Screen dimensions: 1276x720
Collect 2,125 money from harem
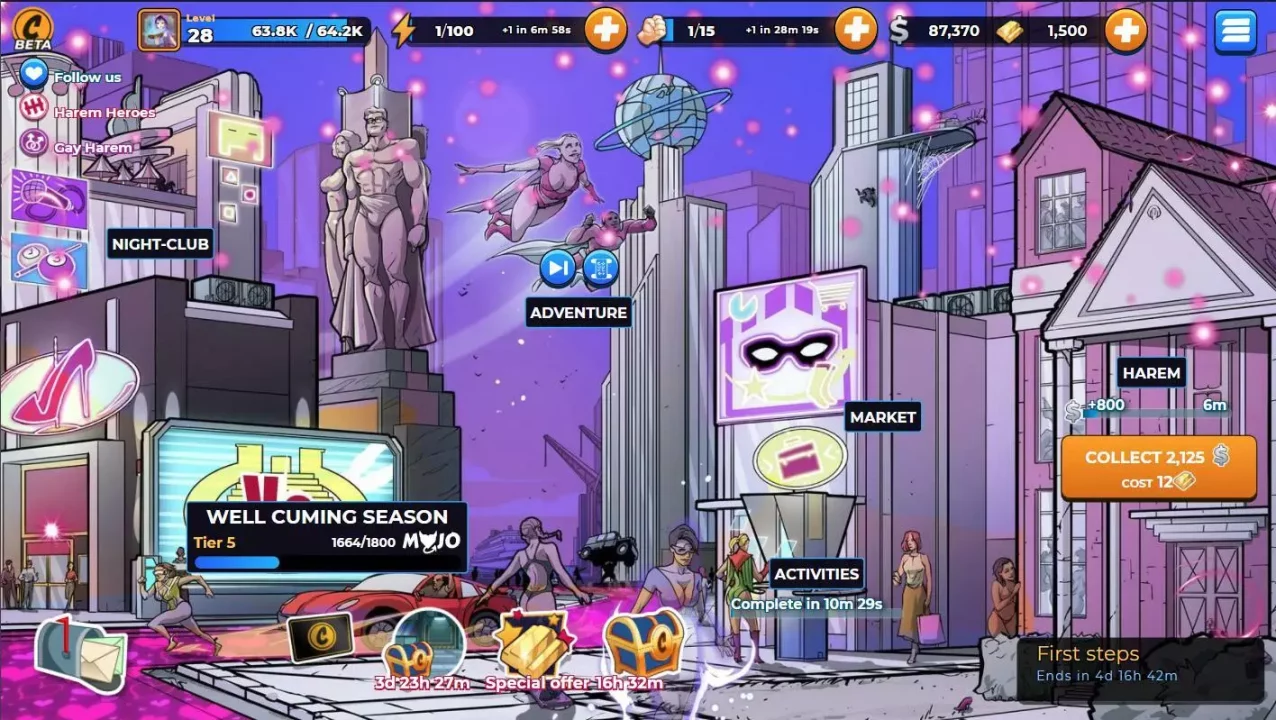(1158, 467)
